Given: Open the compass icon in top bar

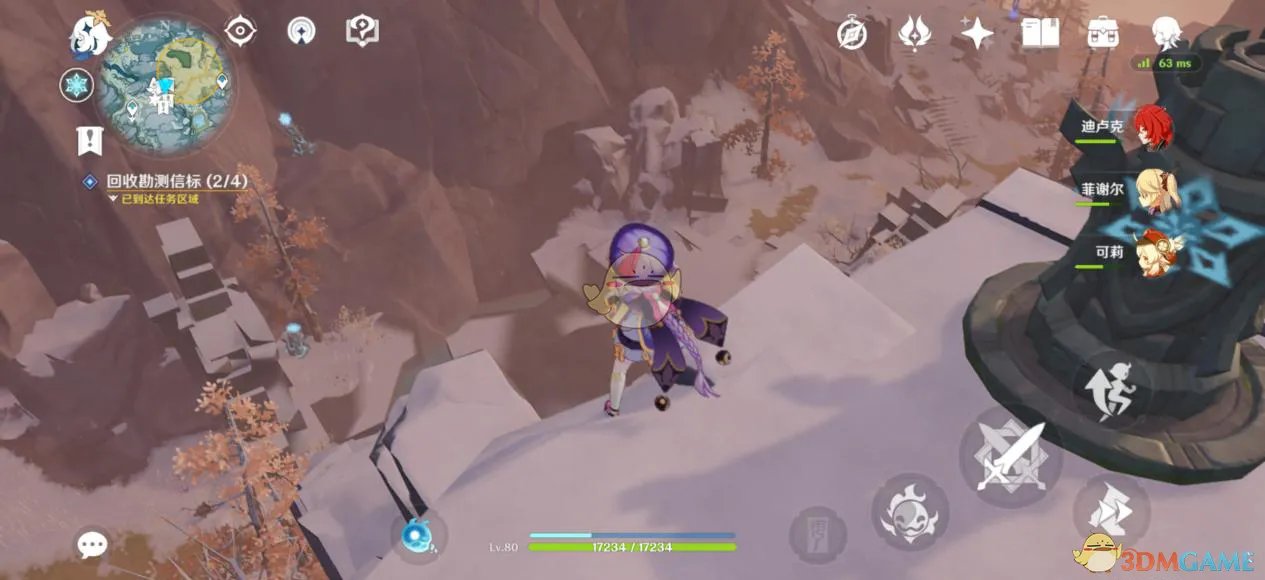Looking at the screenshot, I should pos(852,35).
